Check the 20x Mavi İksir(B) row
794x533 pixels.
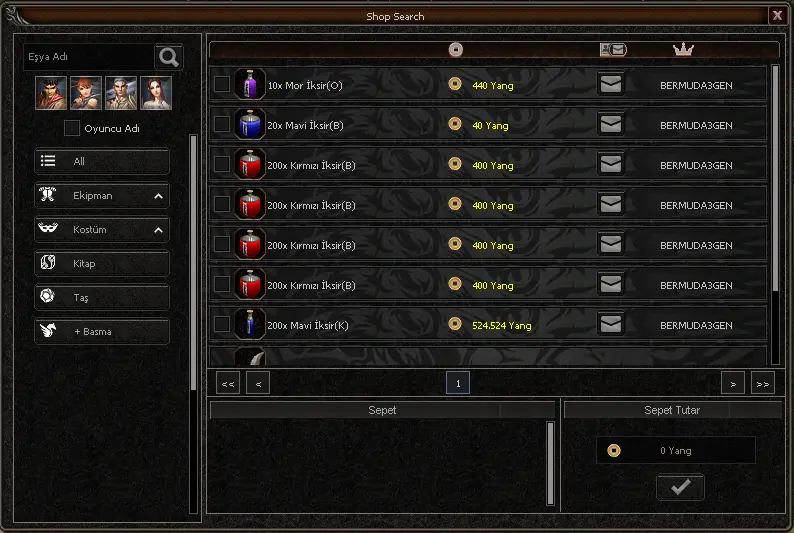point(222,125)
